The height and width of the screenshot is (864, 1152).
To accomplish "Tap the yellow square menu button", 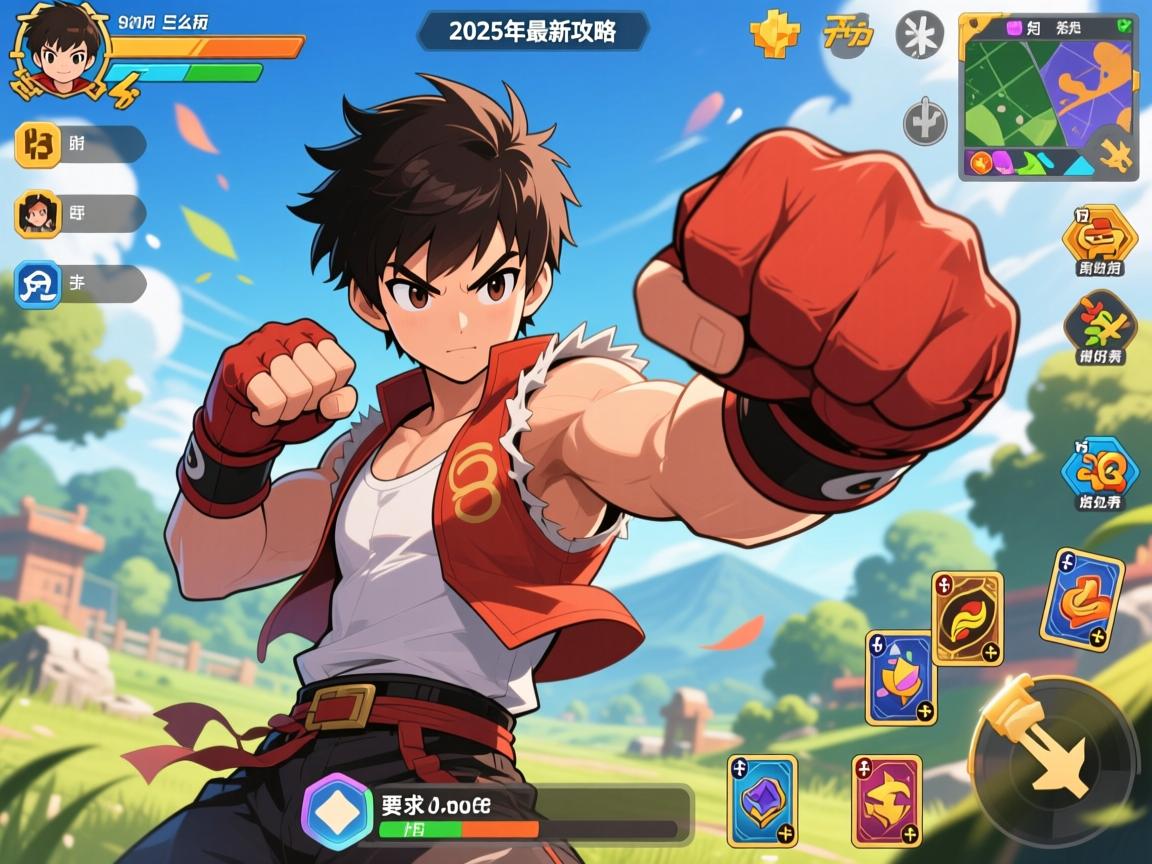I will [39, 145].
